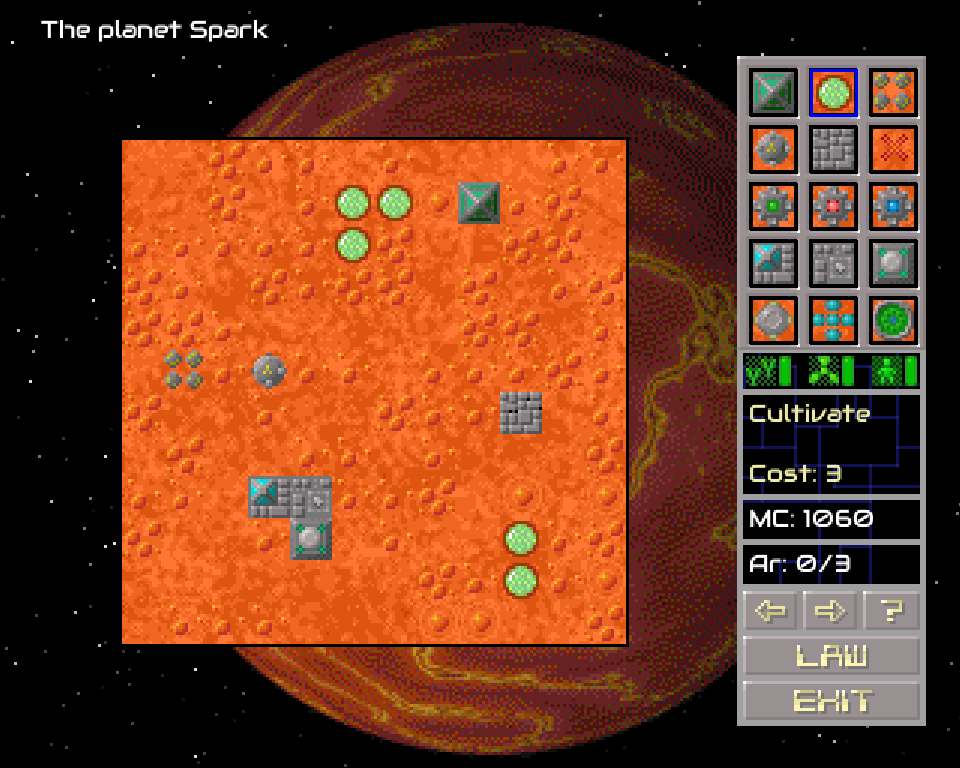The width and height of the screenshot is (960, 768).
Task: Select the four grey boulders icon
Action: coord(892,92)
